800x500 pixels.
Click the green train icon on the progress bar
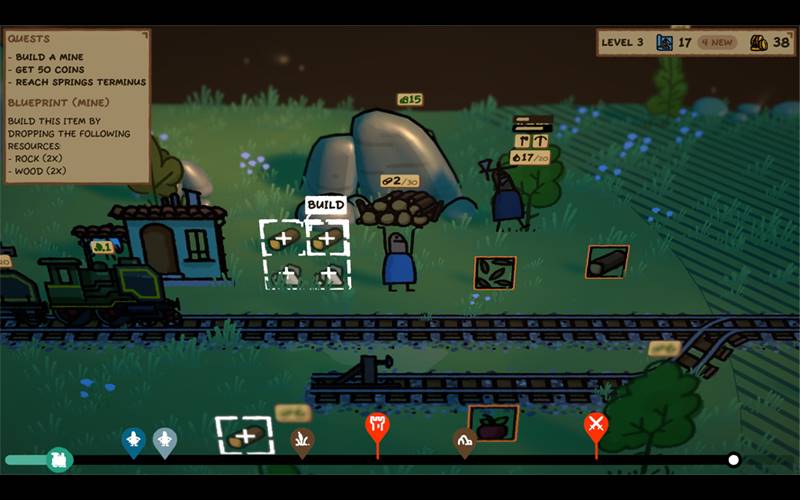point(59,460)
